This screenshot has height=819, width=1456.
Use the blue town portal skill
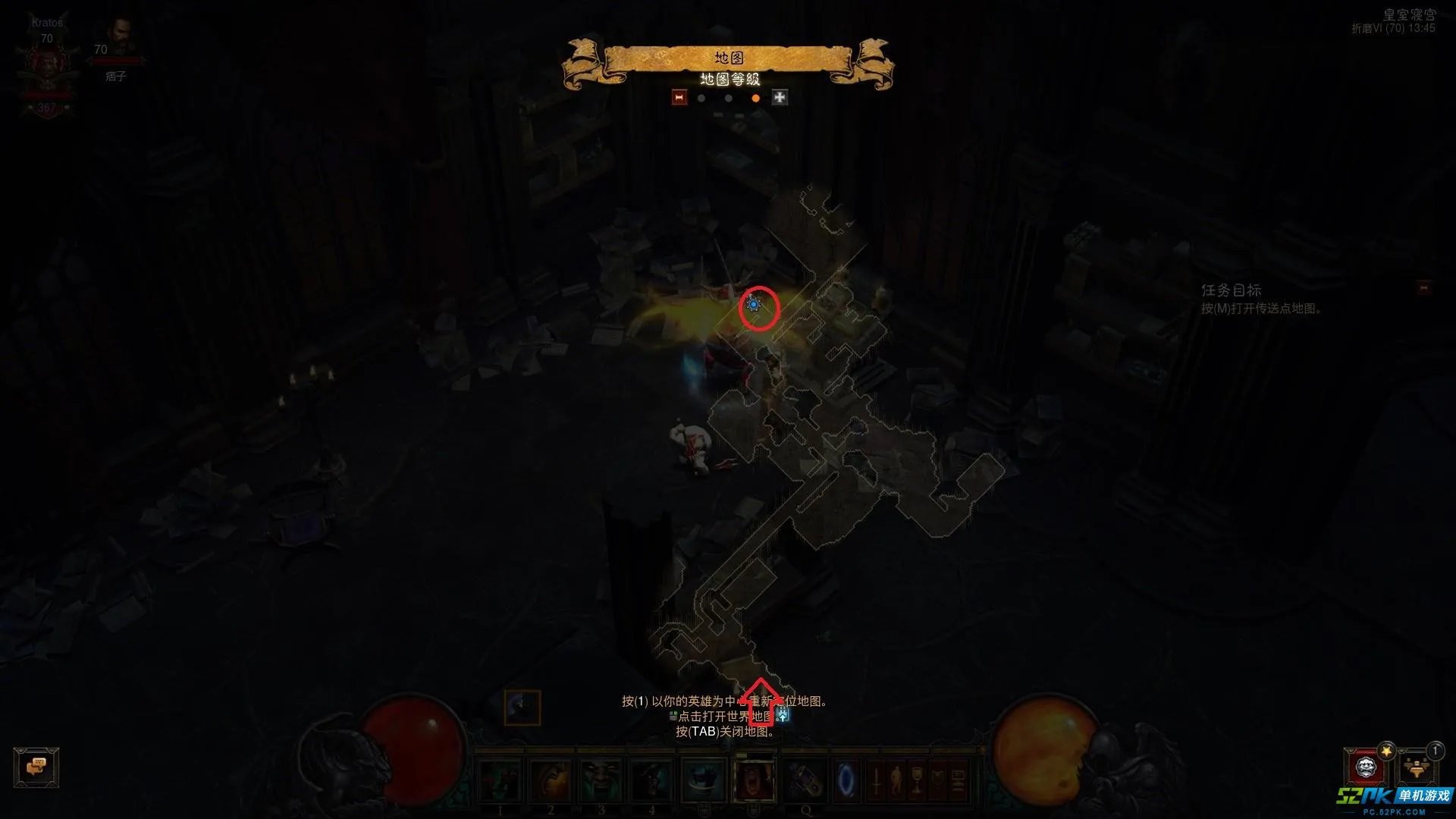(x=846, y=780)
